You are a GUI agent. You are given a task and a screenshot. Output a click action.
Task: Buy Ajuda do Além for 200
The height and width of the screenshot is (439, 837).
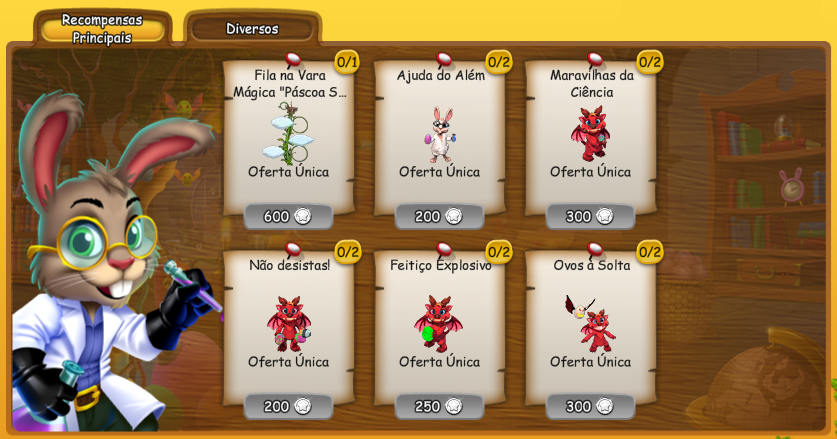tap(439, 216)
